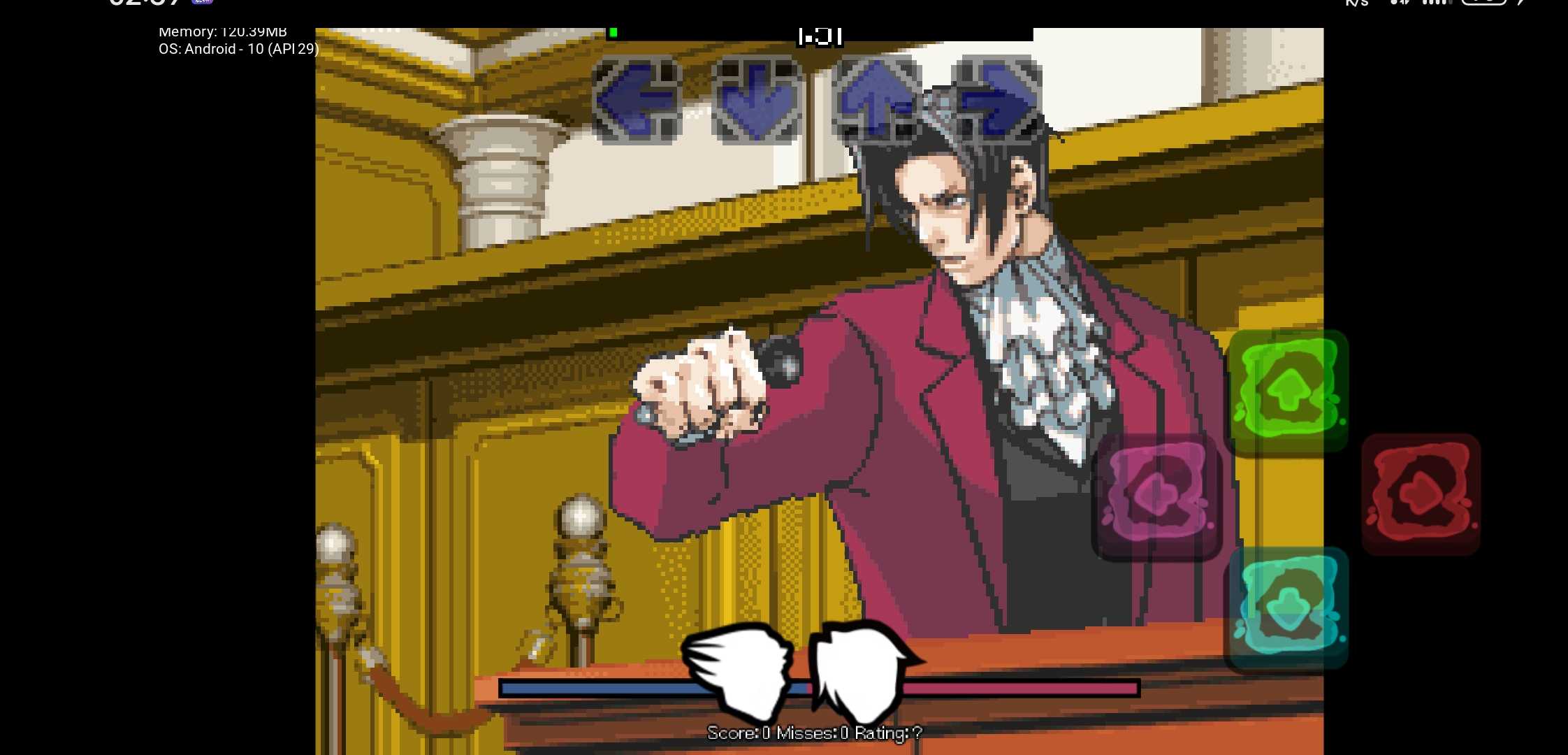Tap the green up arrow touch button
Screen dimensions: 1568x755
coord(1288,391)
